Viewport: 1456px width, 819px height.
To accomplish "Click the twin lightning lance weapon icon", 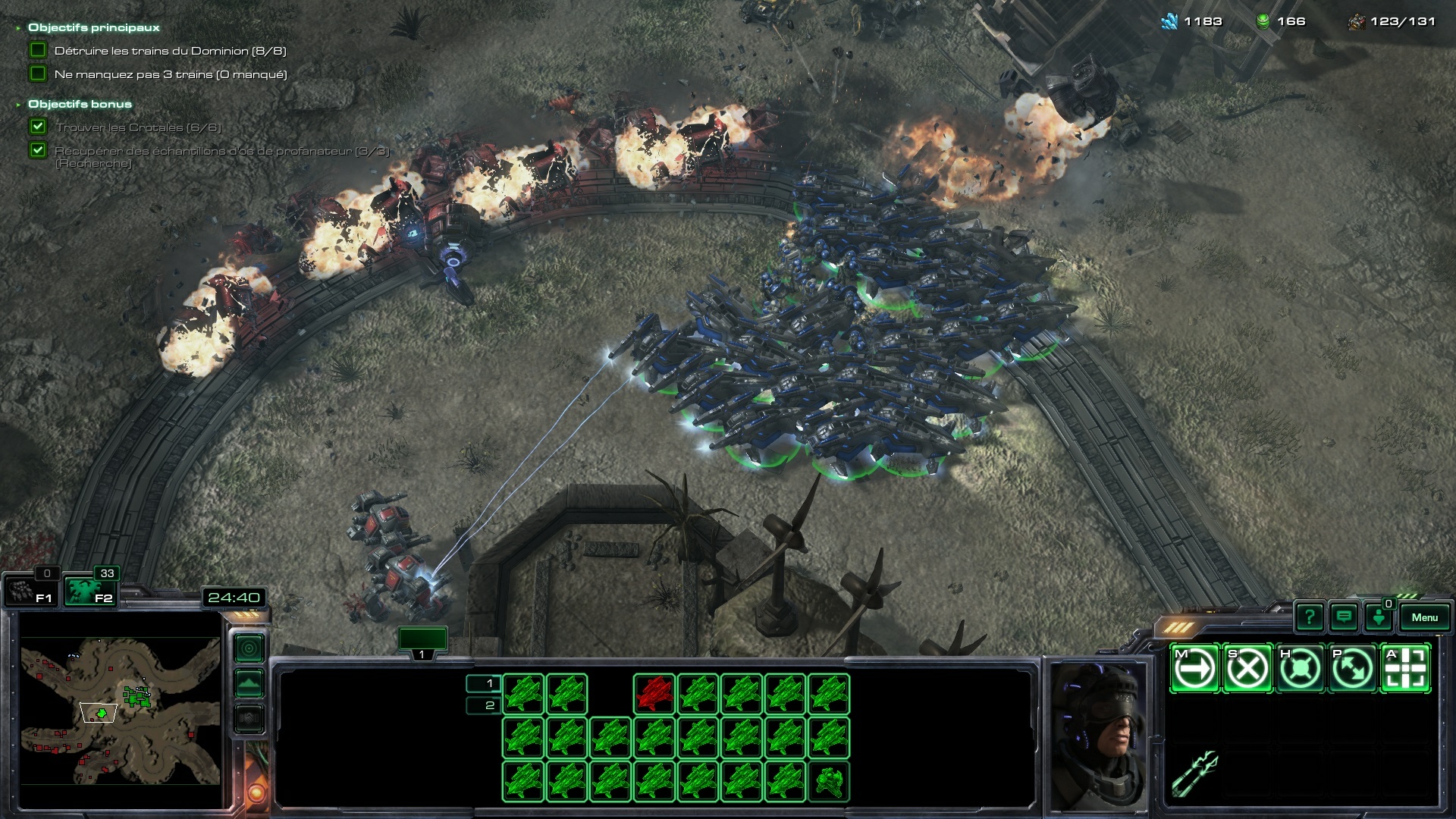I will point(1194,773).
